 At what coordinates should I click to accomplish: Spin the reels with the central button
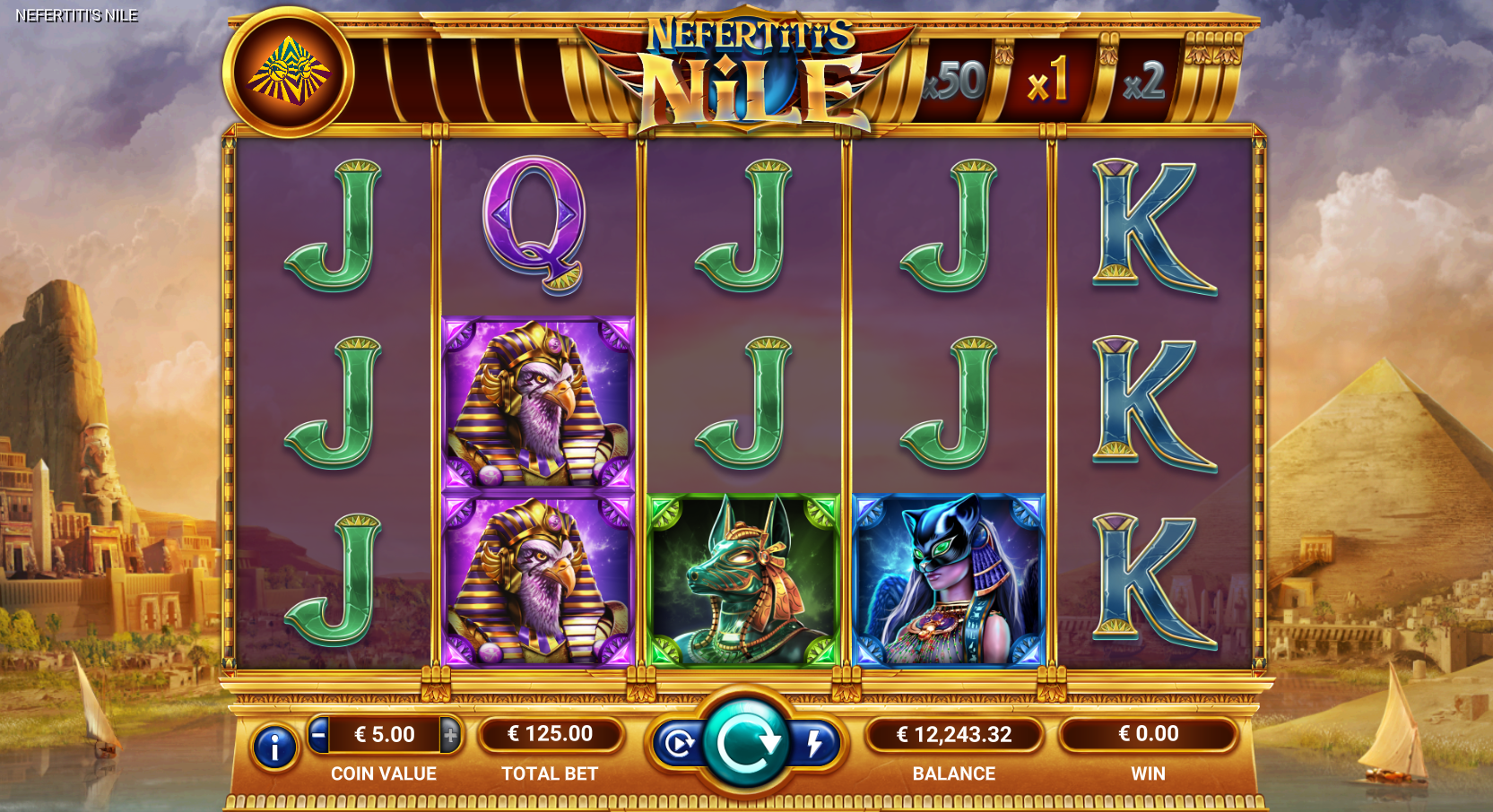click(745, 741)
